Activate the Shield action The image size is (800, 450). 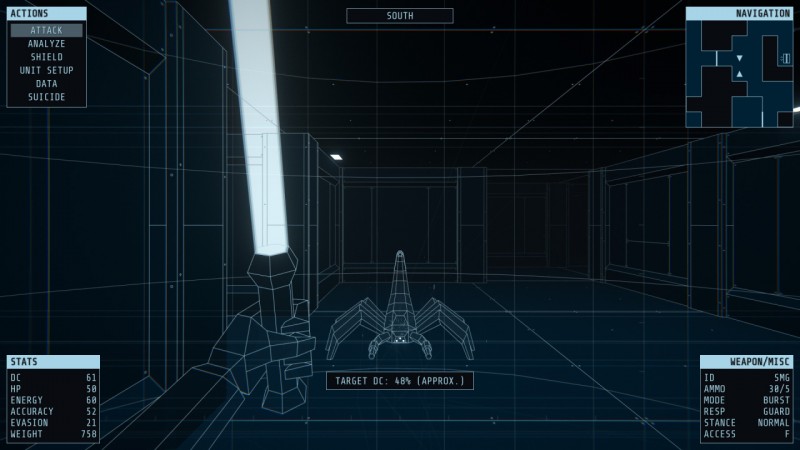46,57
